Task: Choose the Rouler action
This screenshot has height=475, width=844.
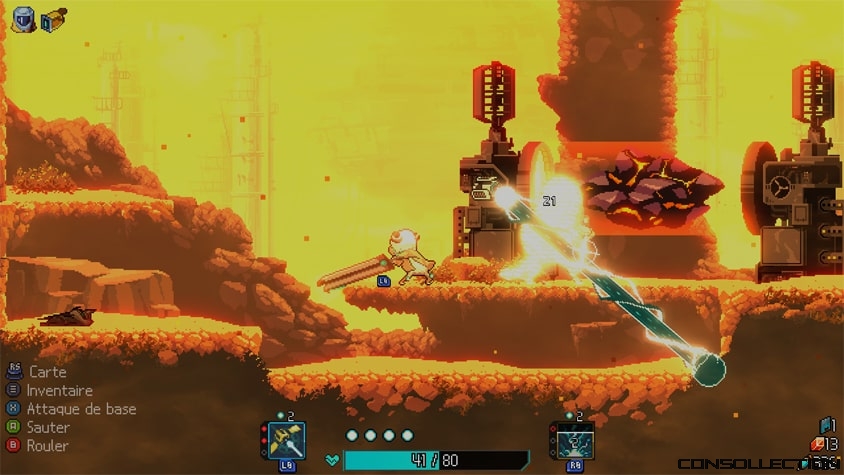Action: tap(47, 445)
